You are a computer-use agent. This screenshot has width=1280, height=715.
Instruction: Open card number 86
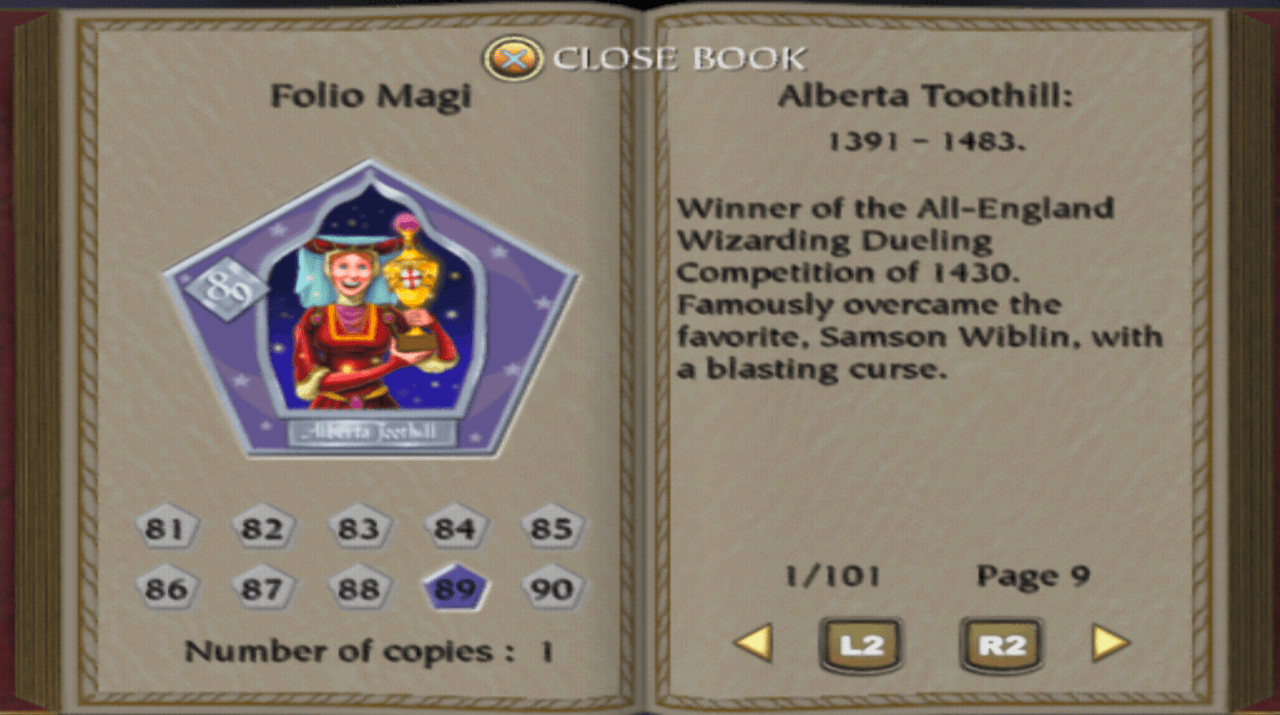point(166,589)
